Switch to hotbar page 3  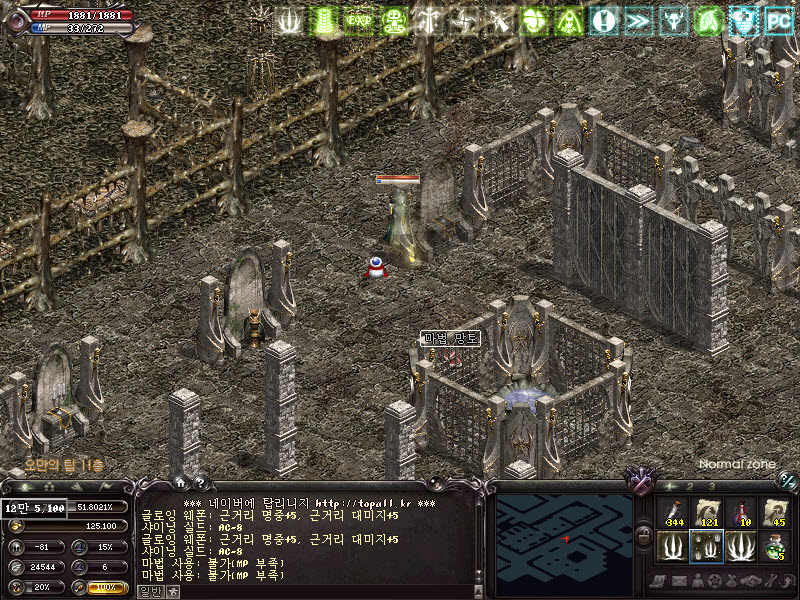coord(710,486)
